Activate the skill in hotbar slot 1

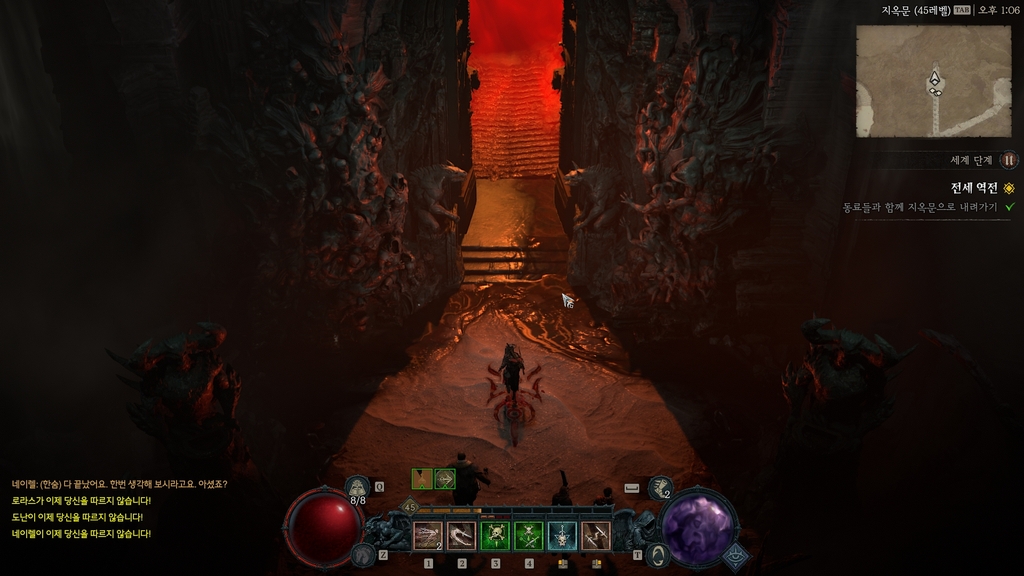coord(428,537)
